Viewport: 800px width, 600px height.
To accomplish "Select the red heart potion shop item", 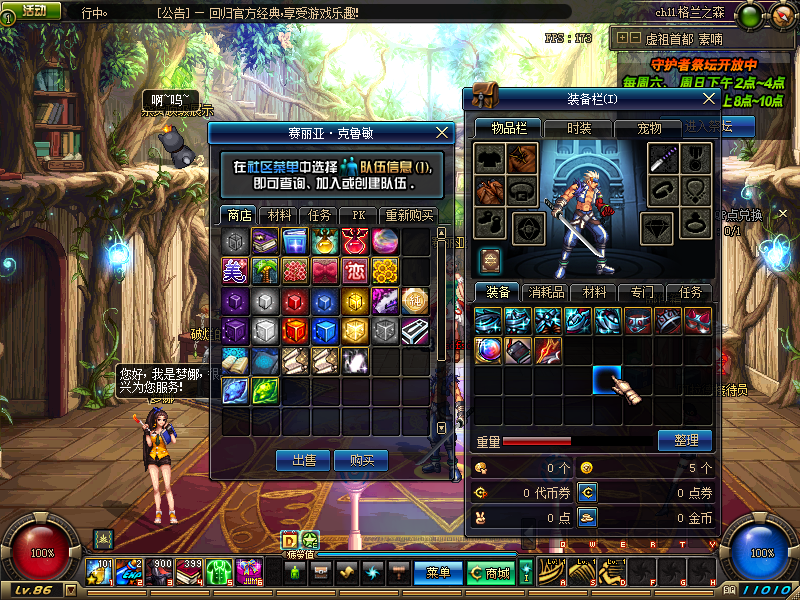I will tap(355, 241).
